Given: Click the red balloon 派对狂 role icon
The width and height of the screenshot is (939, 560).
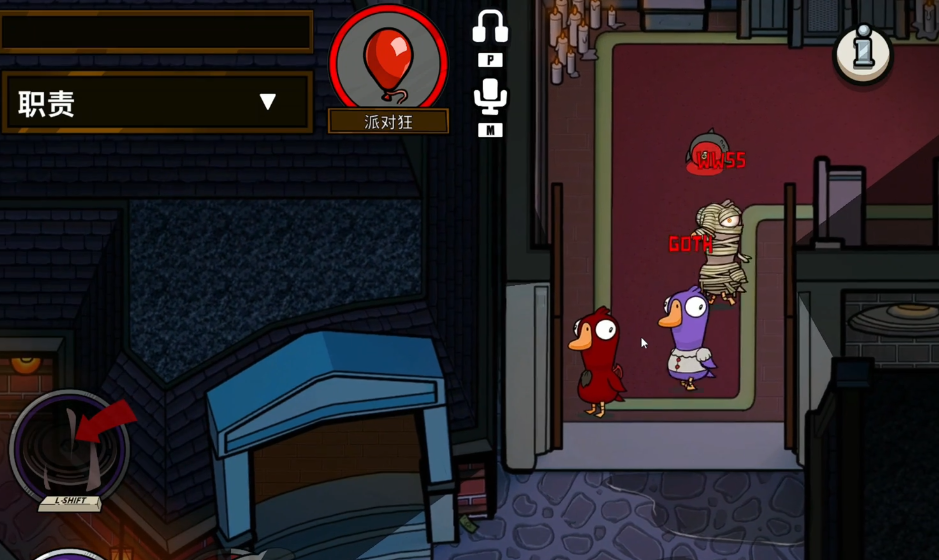Looking at the screenshot, I should tap(389, 62).
